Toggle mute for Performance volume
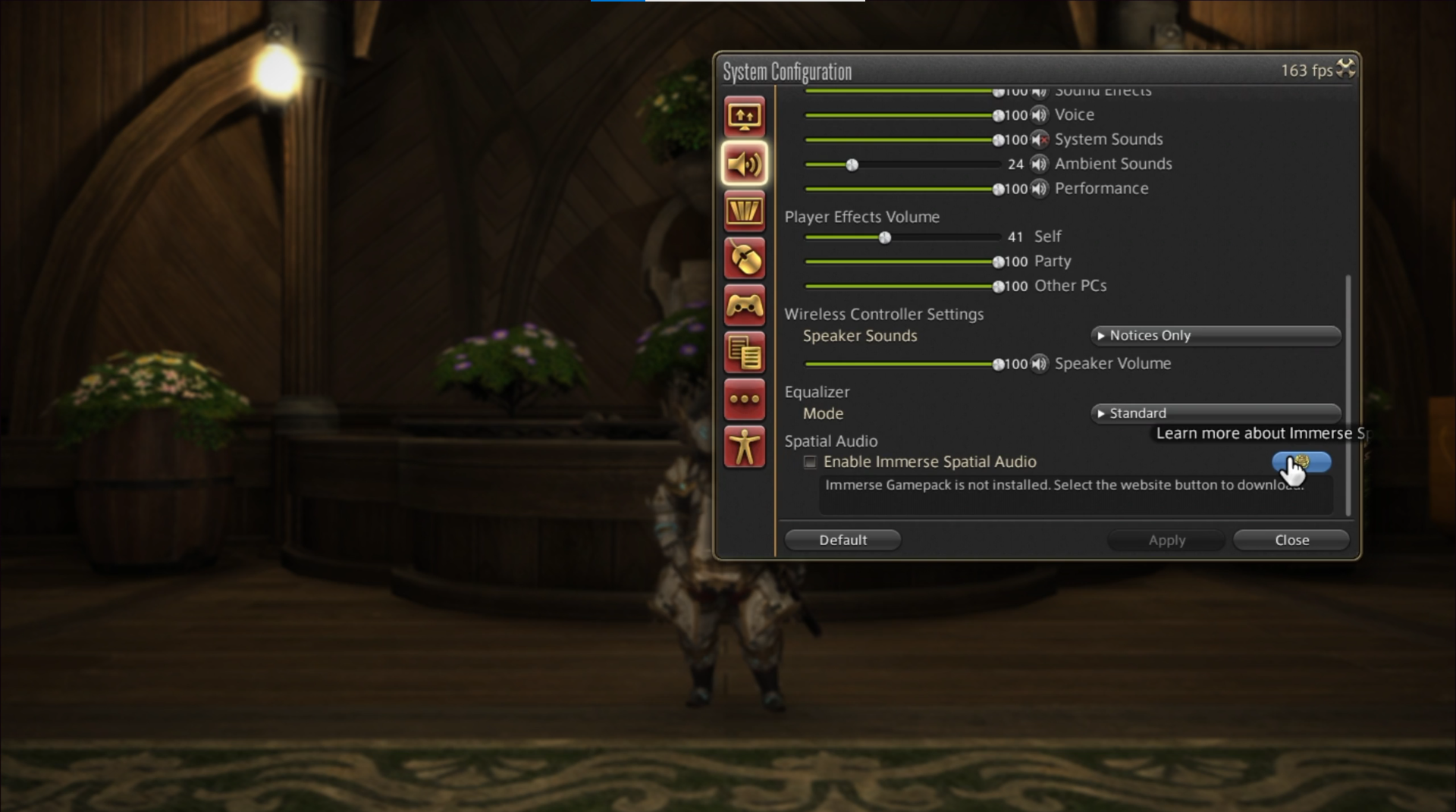Image resolution: width=1456 pixels, height=812 pixels. pos(1039,189)
